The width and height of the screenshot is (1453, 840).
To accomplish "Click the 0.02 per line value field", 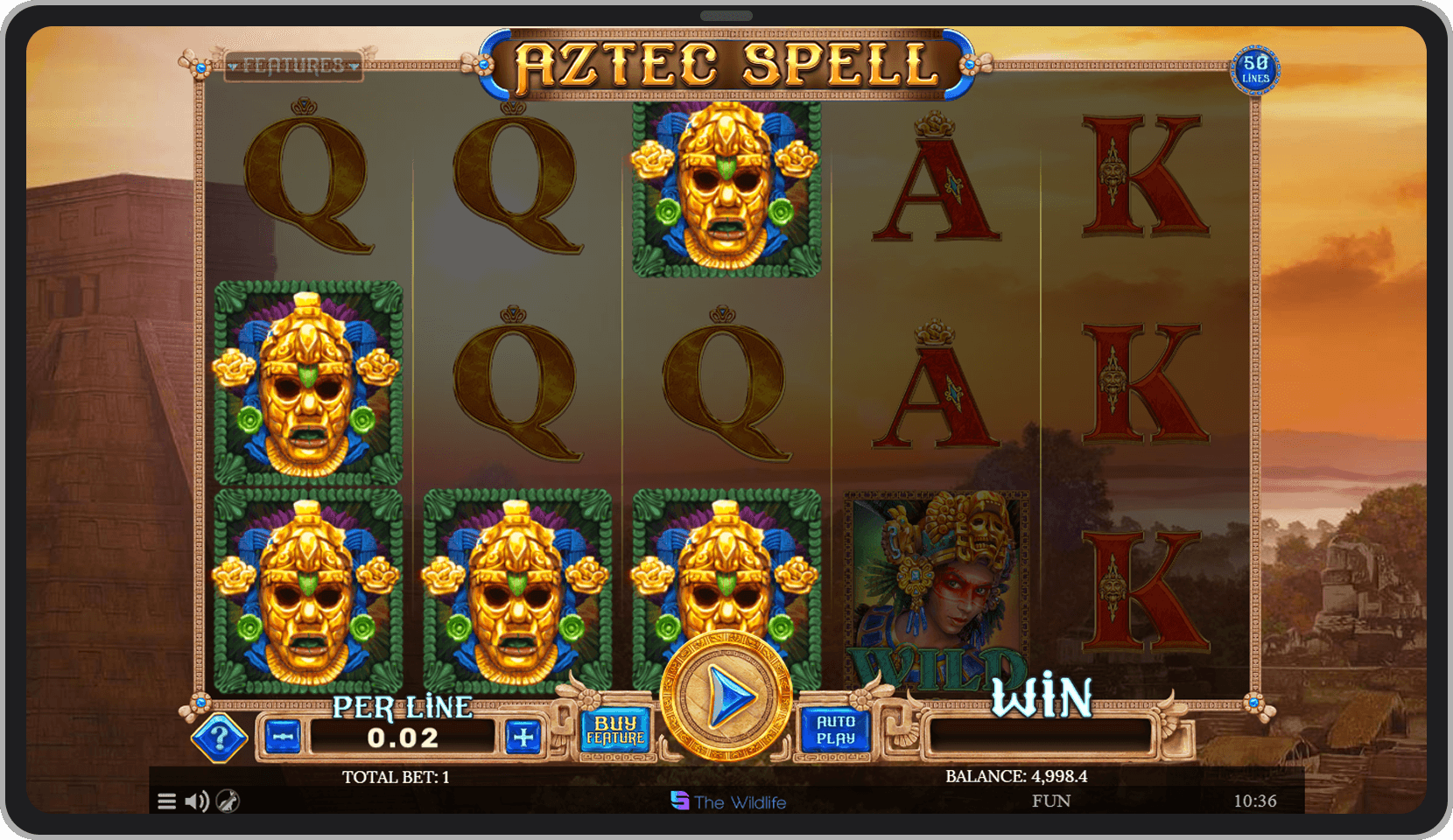I will pyautogui.click(x=401, y=737).
